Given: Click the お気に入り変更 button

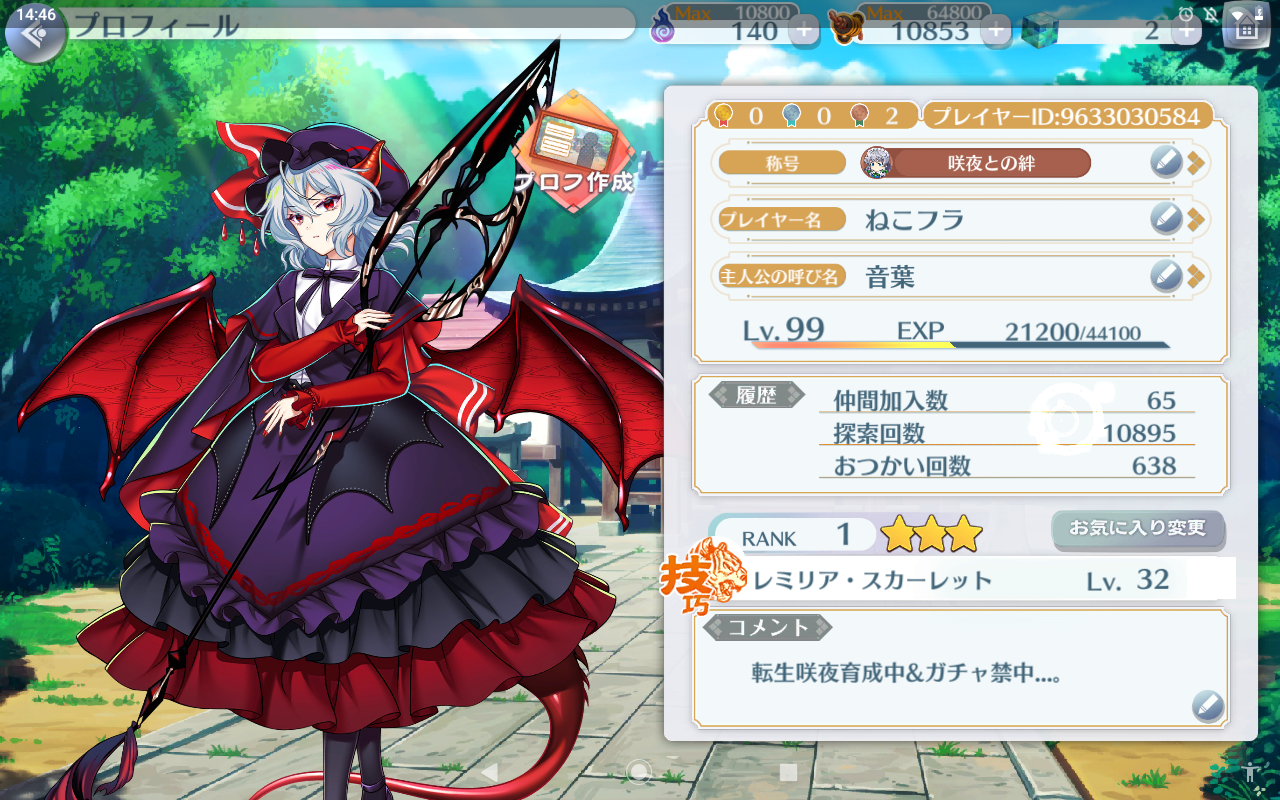Looking at the screenshot, I should [1137, 528].
